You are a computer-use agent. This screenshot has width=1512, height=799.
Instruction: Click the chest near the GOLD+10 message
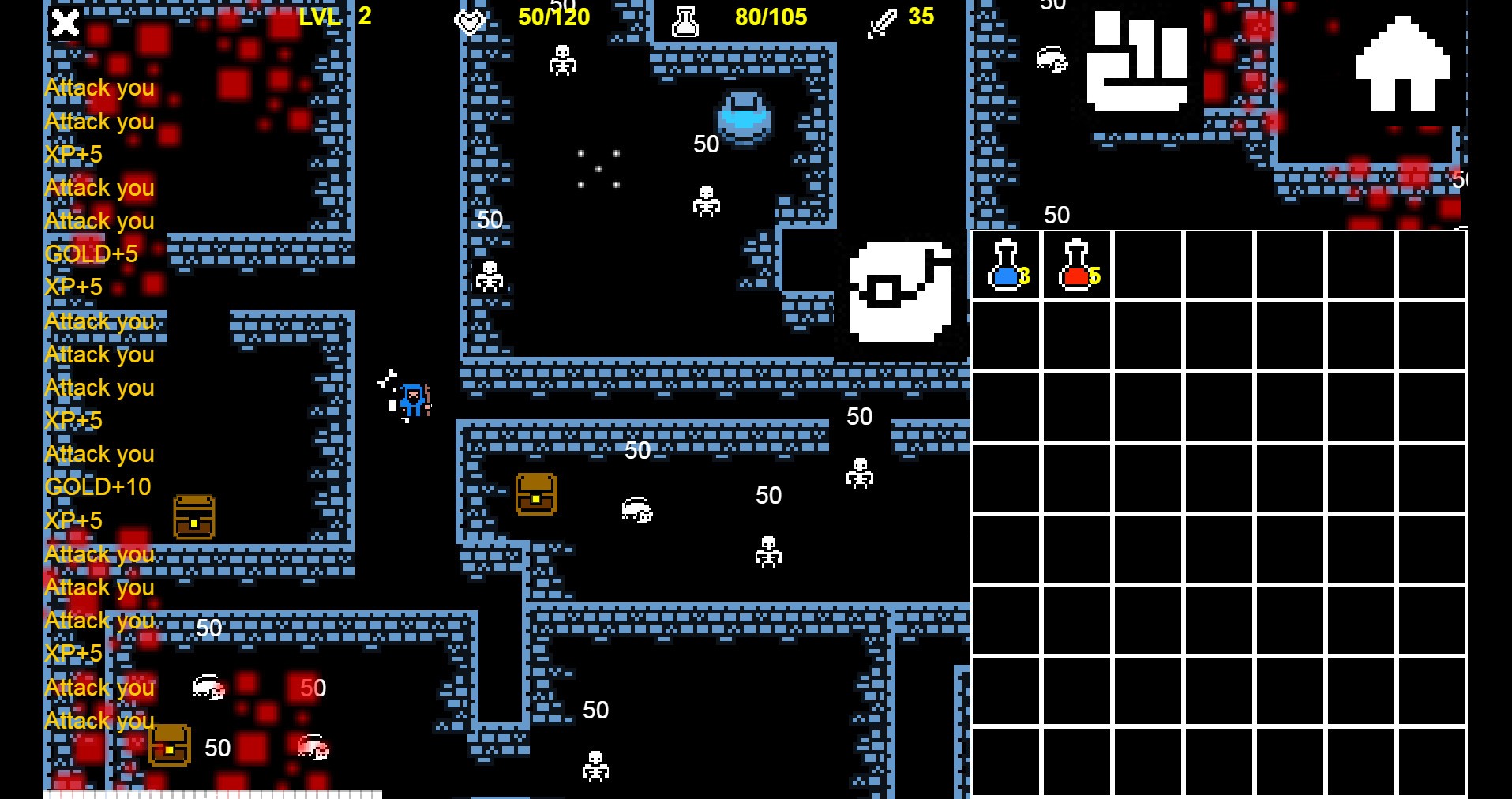pyautogui.click(x=193, y=517)
